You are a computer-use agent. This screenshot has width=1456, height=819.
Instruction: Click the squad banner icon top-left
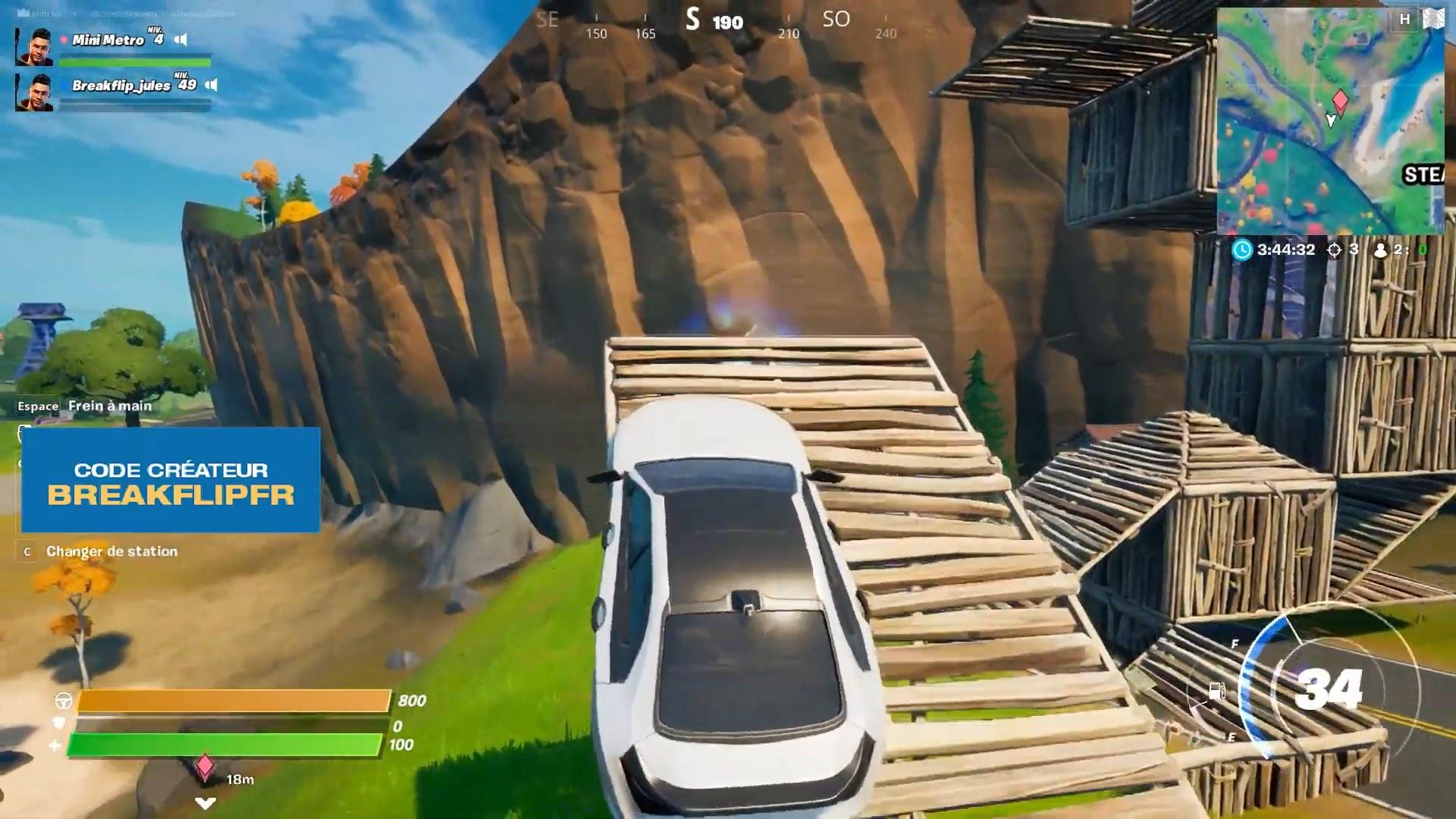23,13
